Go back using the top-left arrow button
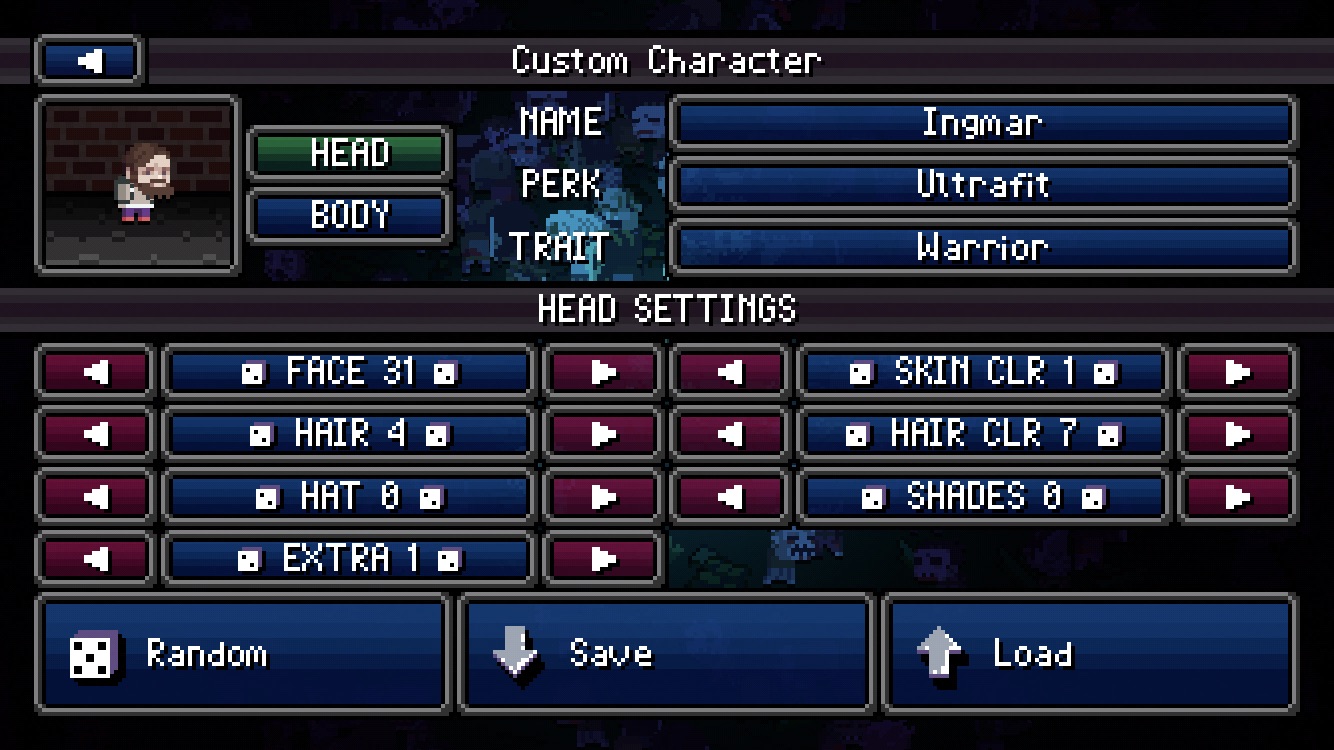The image size is (1334, 750). tap(89, 61)
